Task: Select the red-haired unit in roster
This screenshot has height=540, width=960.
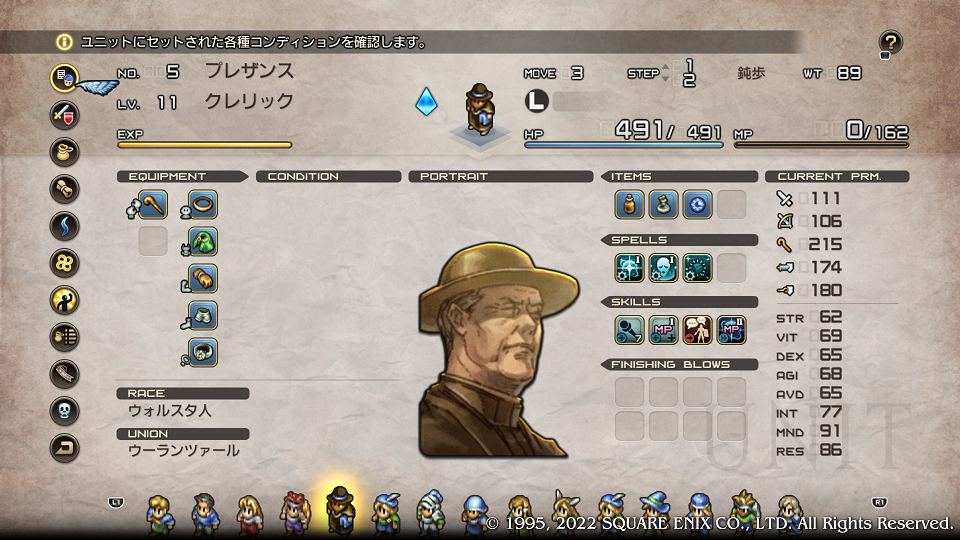Action: click(294, 512)
